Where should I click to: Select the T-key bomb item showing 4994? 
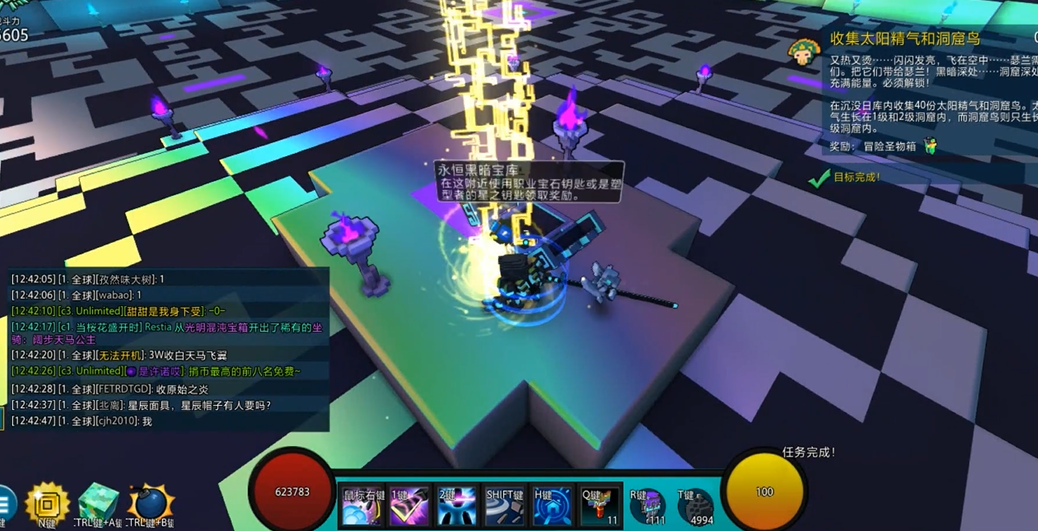[694, 507]
